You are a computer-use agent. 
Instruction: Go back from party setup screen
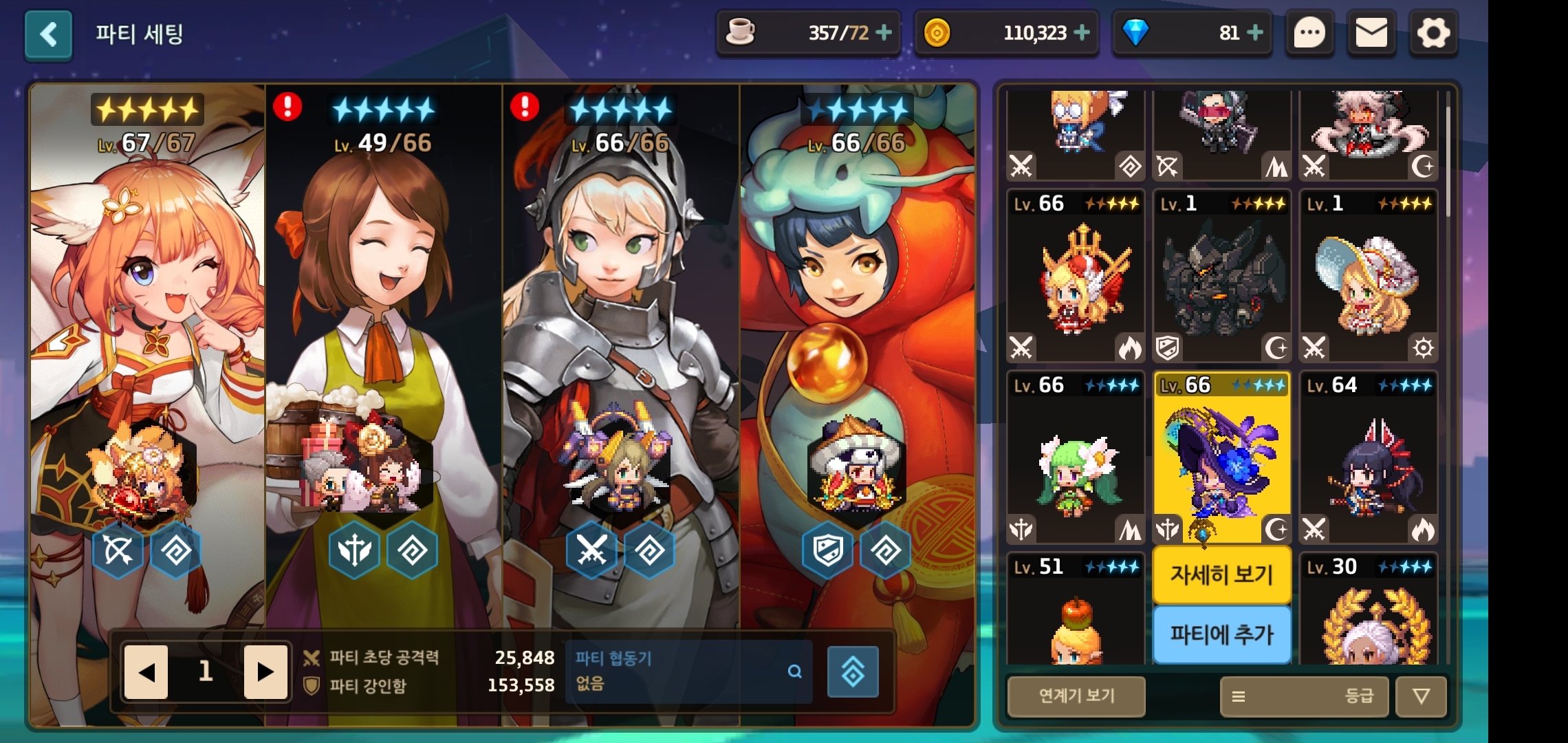point(48,34)
